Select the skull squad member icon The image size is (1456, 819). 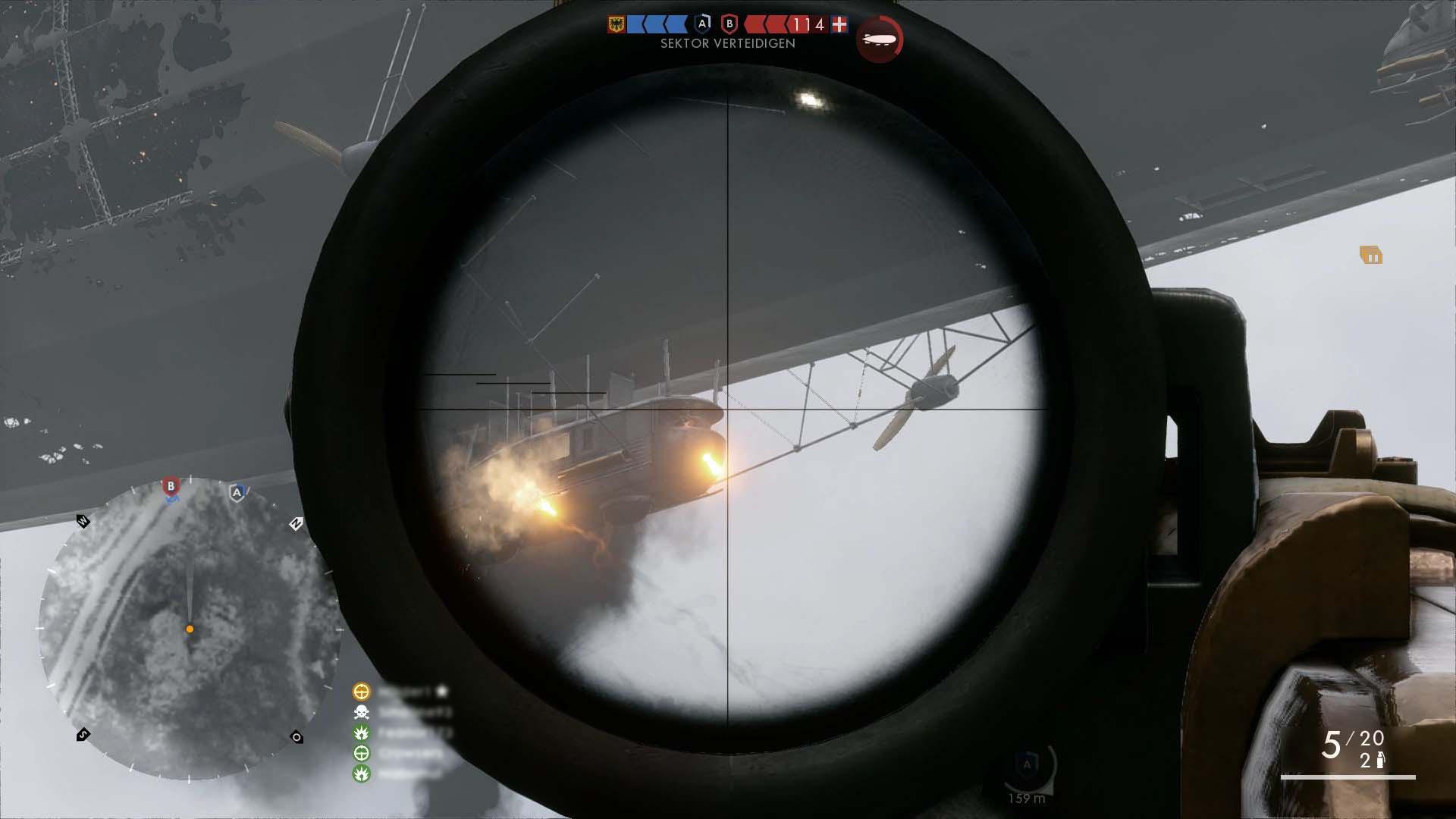pos(362,712)
